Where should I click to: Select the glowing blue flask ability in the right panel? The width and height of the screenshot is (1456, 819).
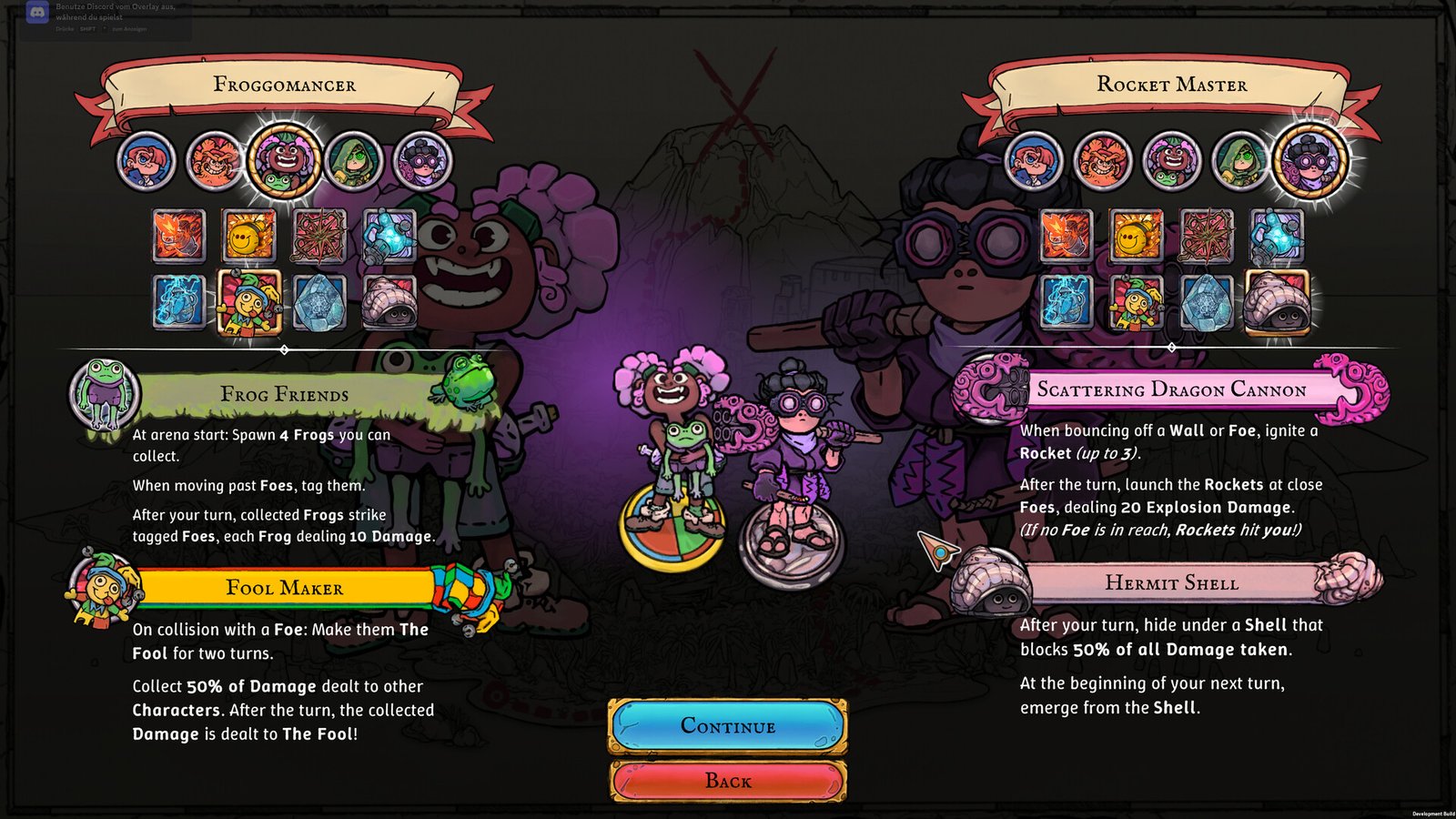pyautogui.click(x=1277, y=236)
